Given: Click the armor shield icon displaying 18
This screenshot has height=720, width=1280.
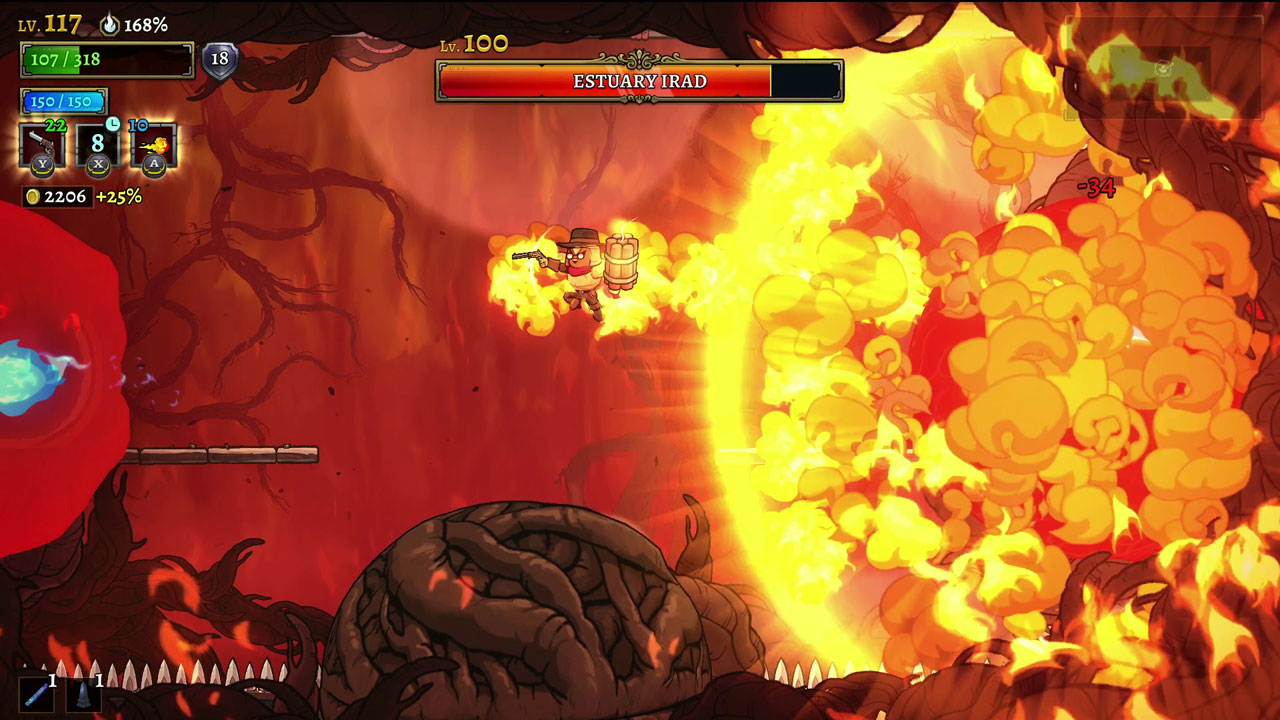Looking at the screenshot, I should (x=219, y=60).
